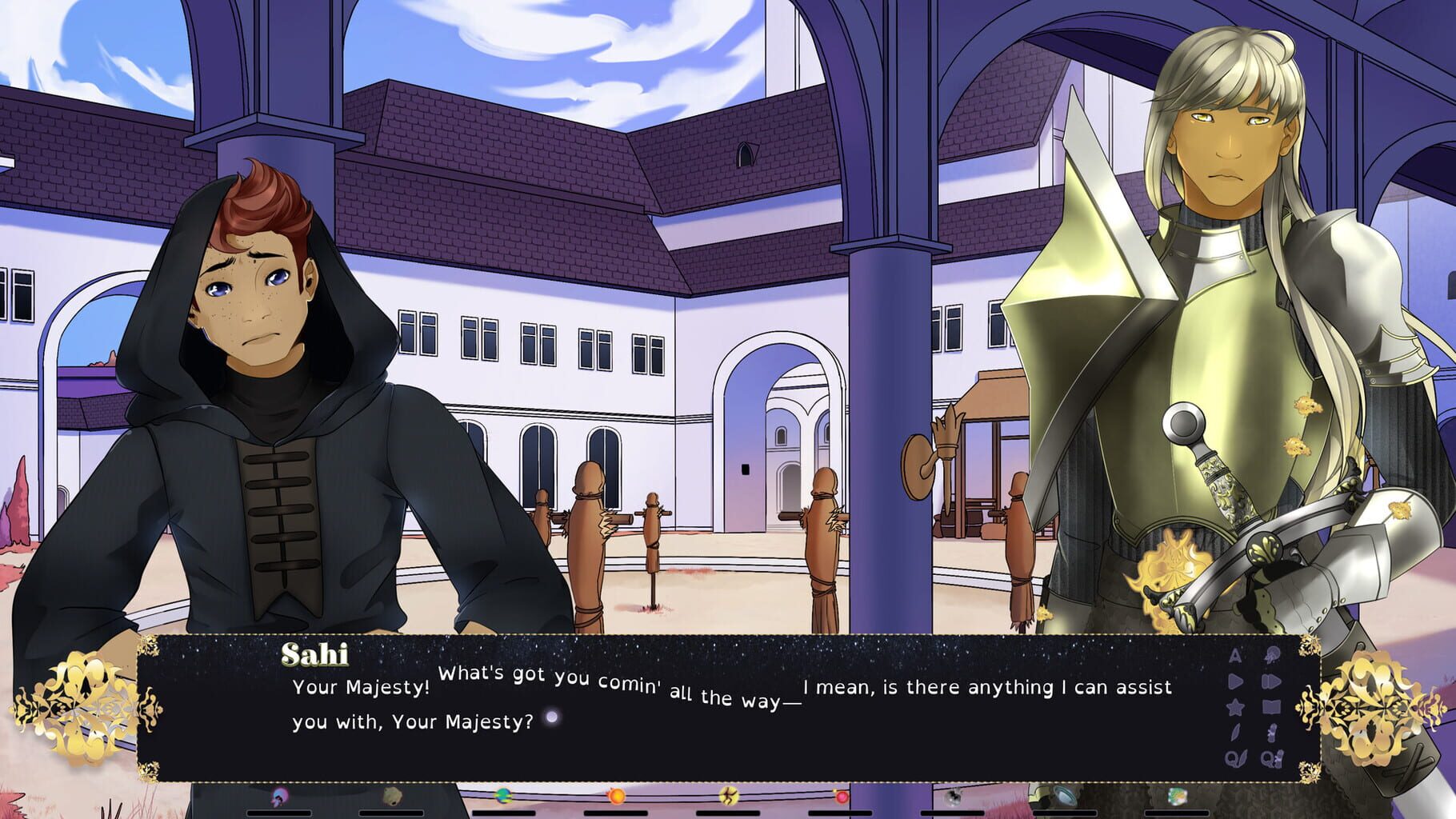This screenshot has width=1456, height=819.
Task: Click the quill save icon
Action: tap(1236, 732)
